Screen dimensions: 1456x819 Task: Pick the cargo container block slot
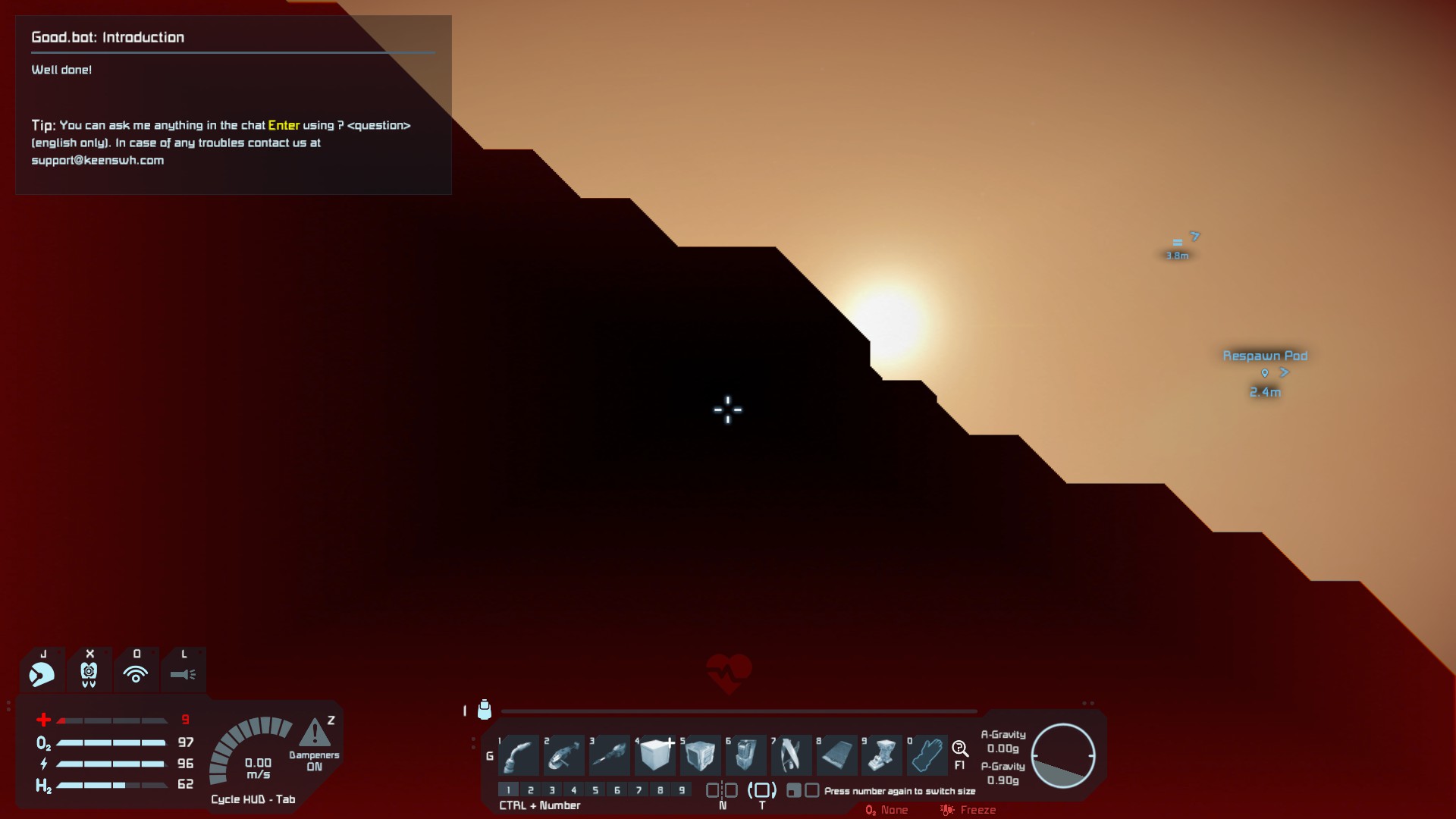coord(701,755)
